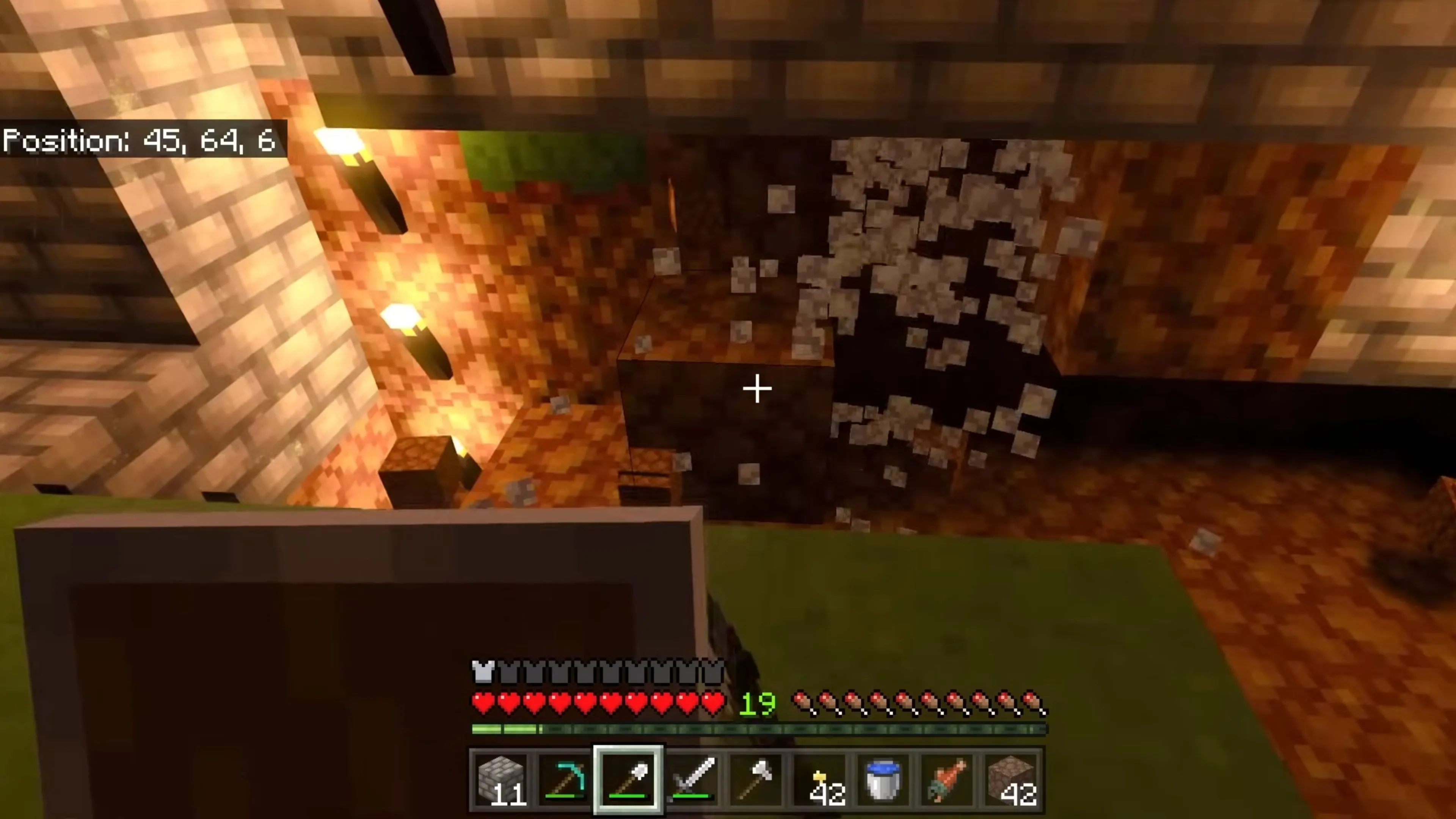Click the crosshair at screen center
1456x819 pixels.
pos(757,388)
